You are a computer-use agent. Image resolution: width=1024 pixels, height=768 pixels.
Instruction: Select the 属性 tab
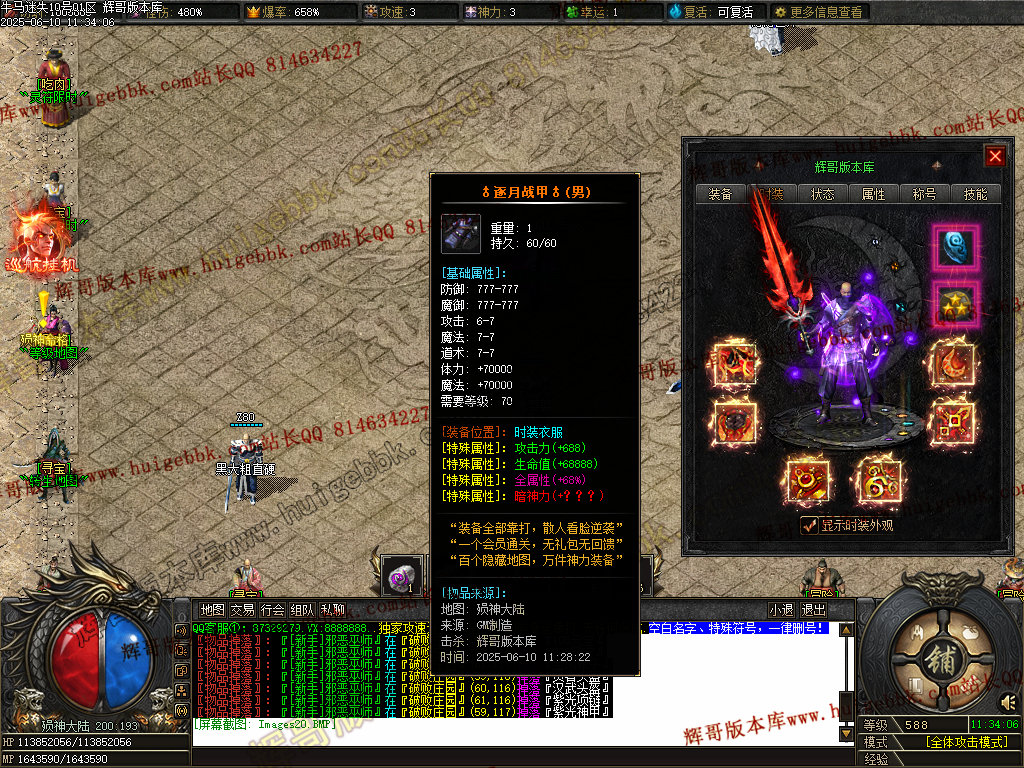(x=873, y=194)
